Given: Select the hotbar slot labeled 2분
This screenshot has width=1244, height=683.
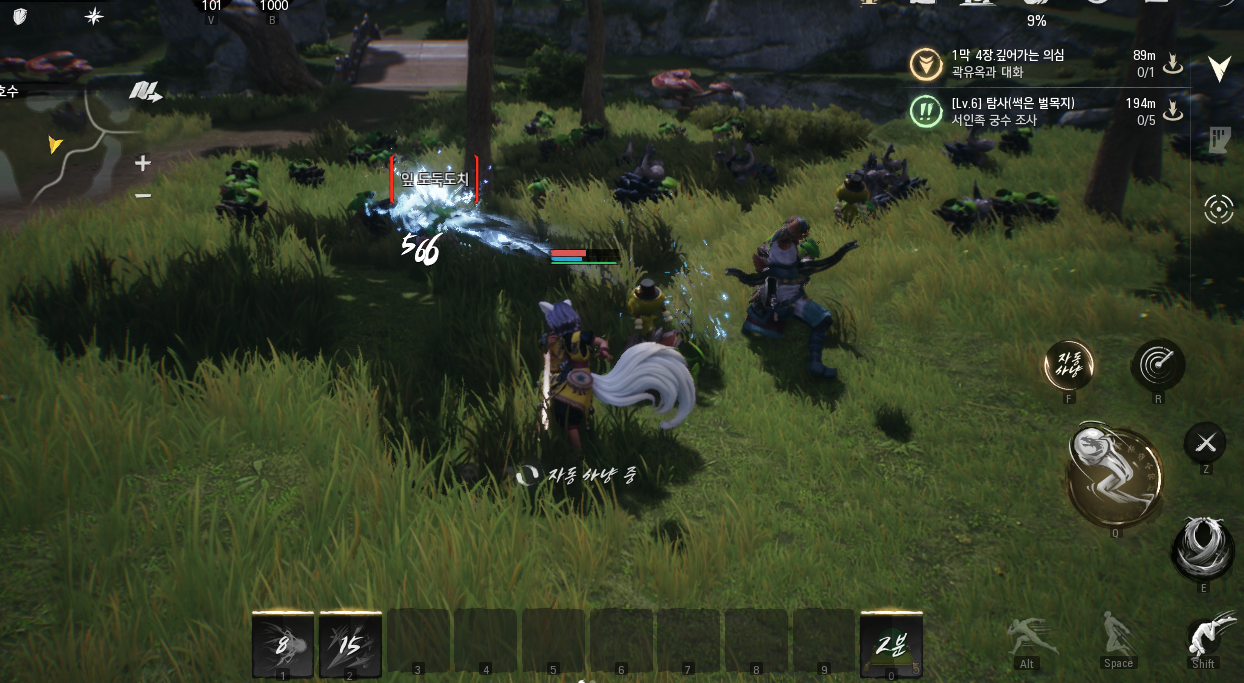Looking at the screenshot, I should (891, 644).
